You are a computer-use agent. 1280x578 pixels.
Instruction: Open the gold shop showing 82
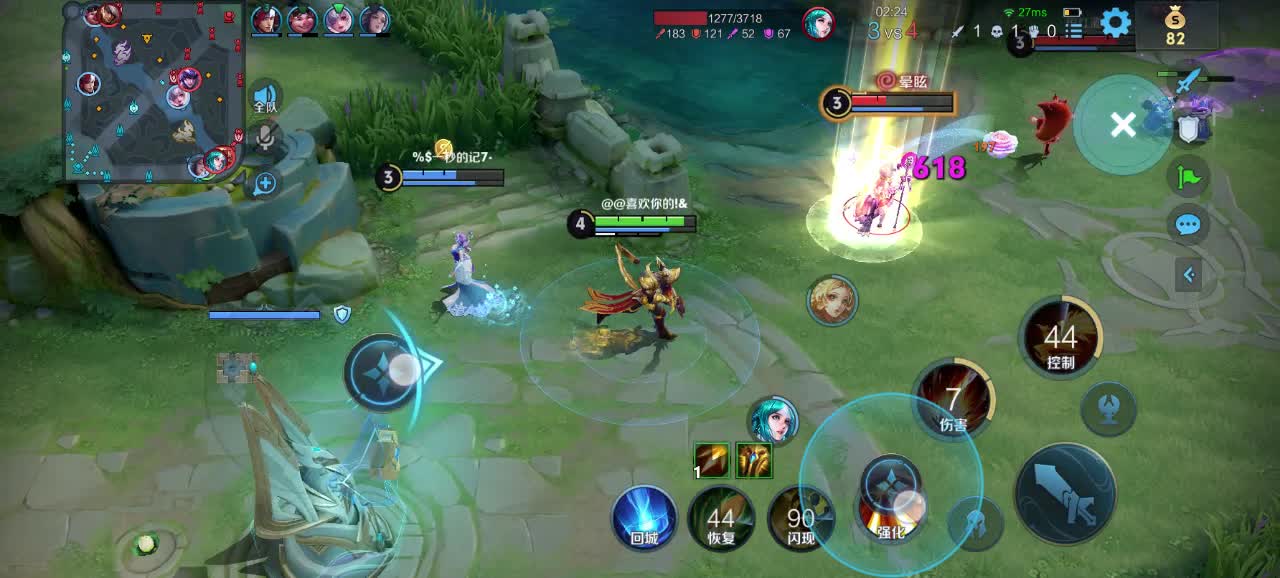point(1175,25)
